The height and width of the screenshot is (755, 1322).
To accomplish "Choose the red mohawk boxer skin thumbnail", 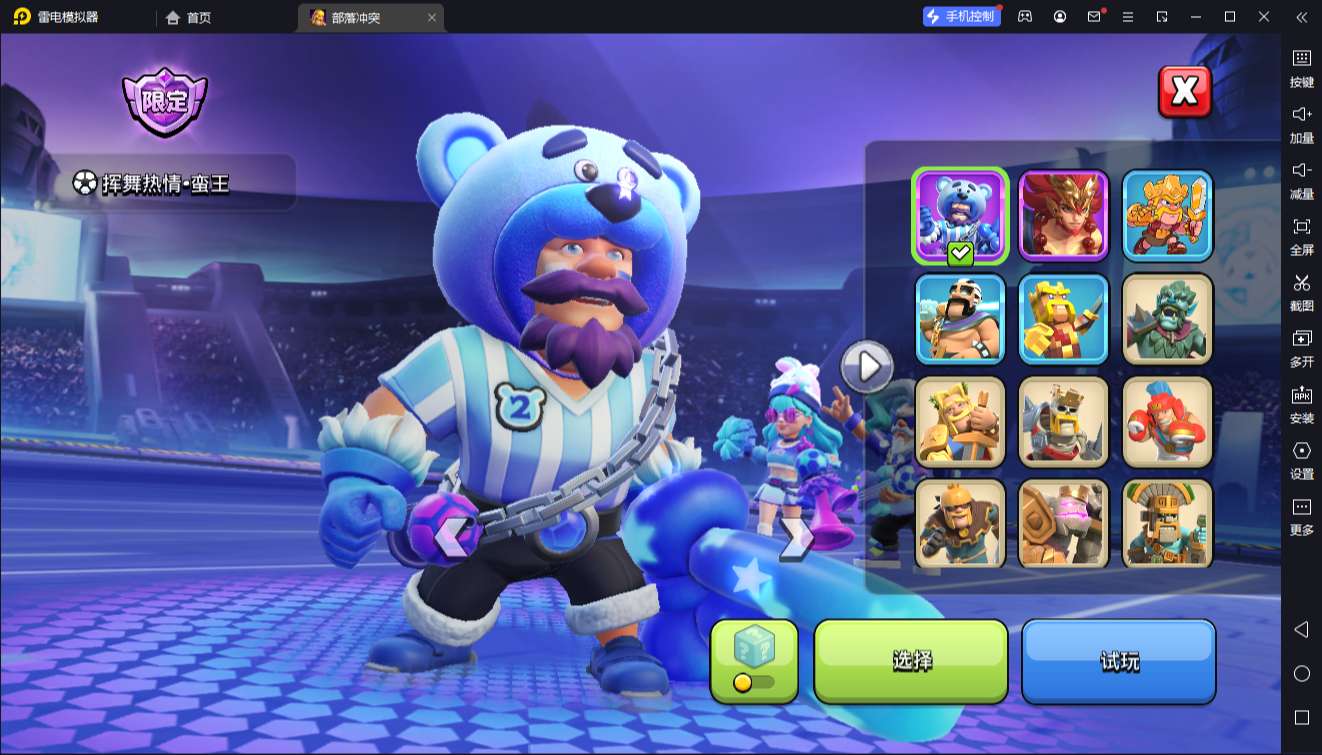I will [1167, 422].
